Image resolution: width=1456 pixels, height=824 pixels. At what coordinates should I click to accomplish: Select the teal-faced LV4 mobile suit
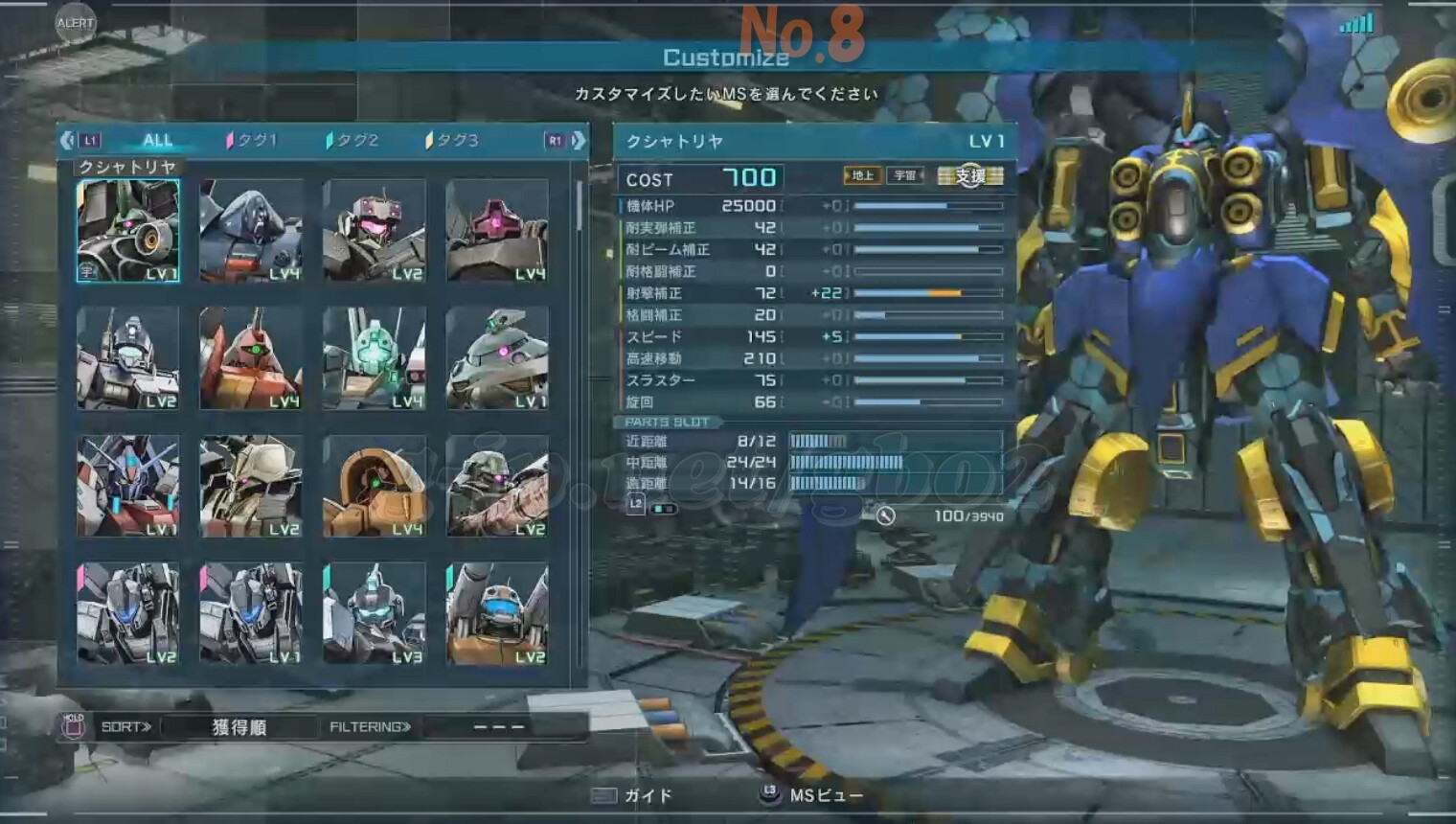tap(375, 358)
